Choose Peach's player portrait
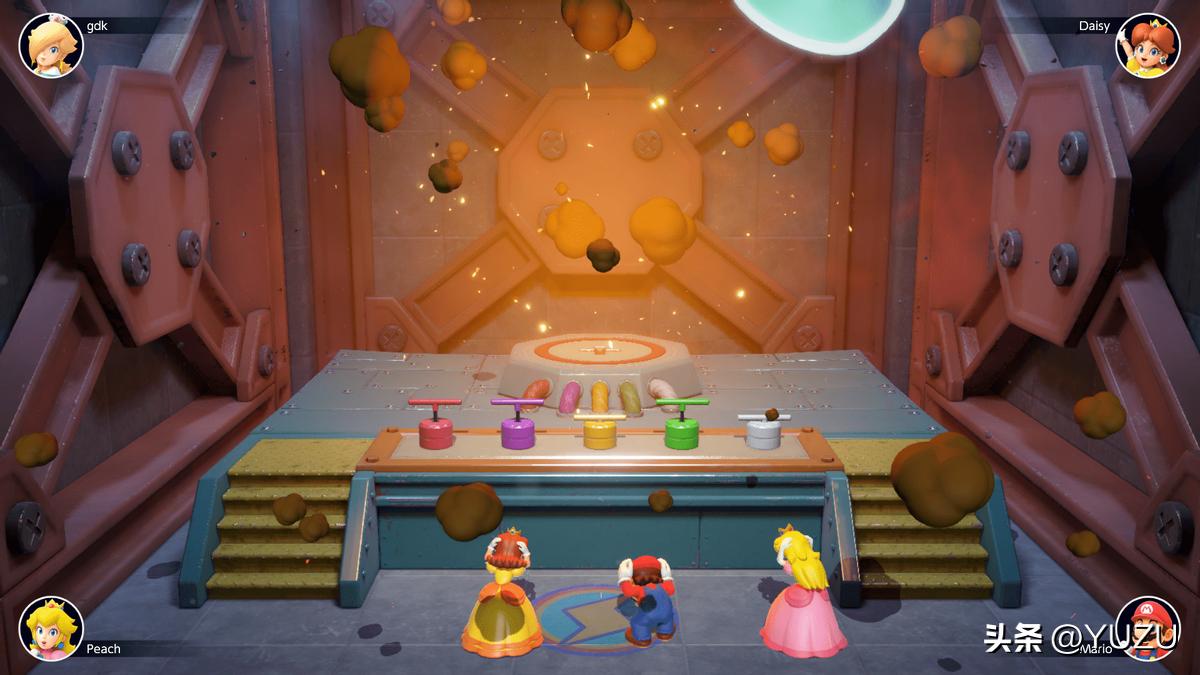 [51, 628]
